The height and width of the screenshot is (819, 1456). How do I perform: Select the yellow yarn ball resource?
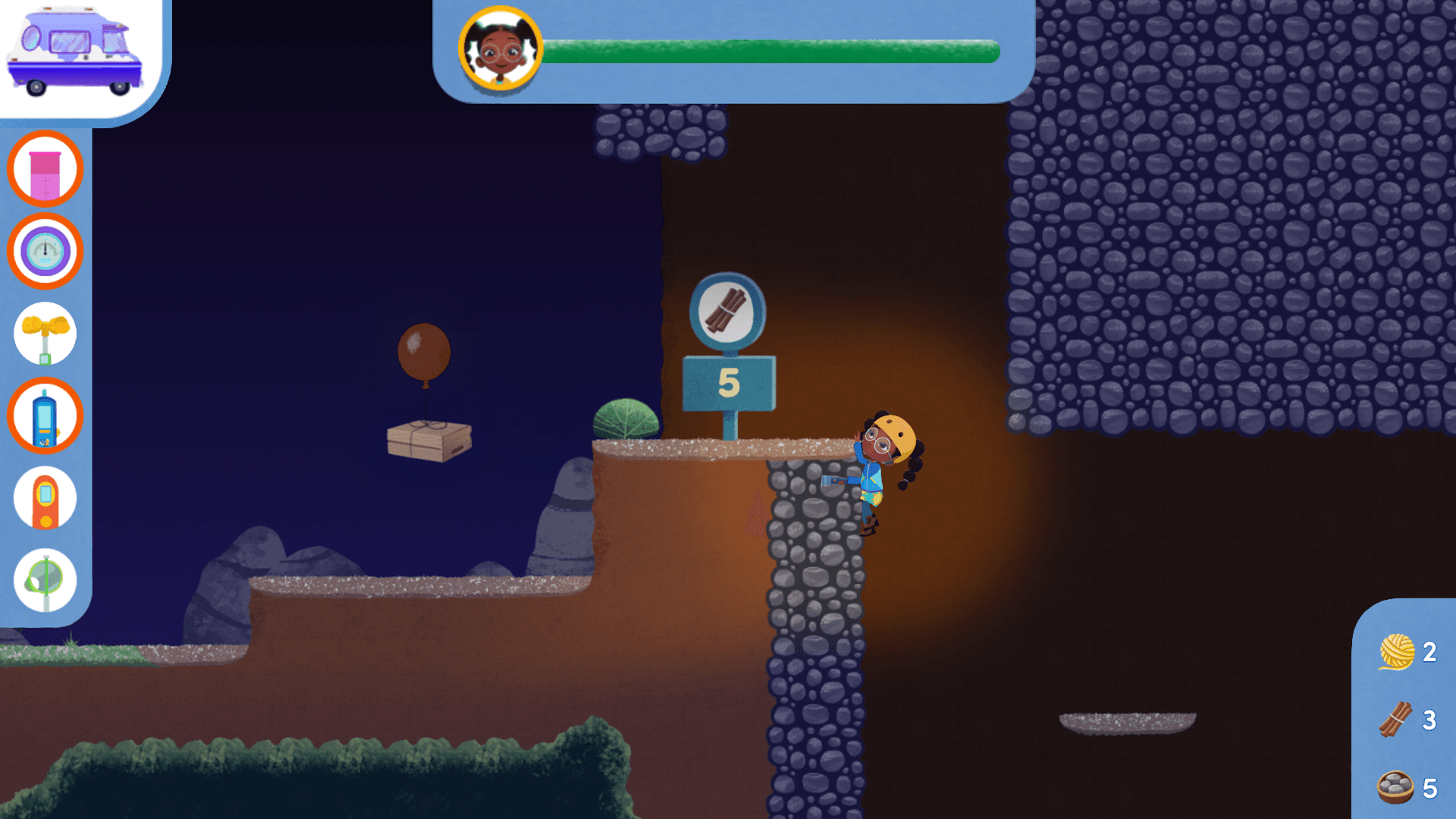[1396, 651]
